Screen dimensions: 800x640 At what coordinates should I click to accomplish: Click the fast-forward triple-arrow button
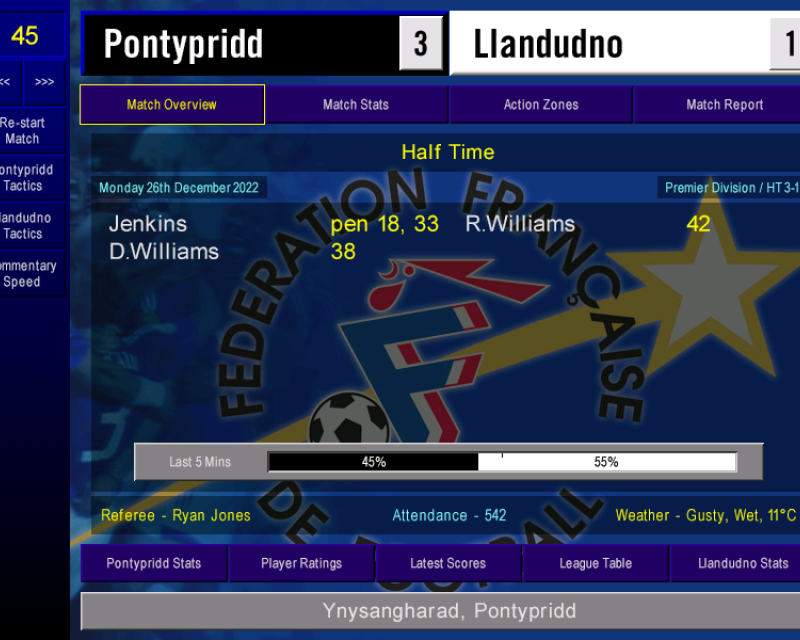coord(44,82)
